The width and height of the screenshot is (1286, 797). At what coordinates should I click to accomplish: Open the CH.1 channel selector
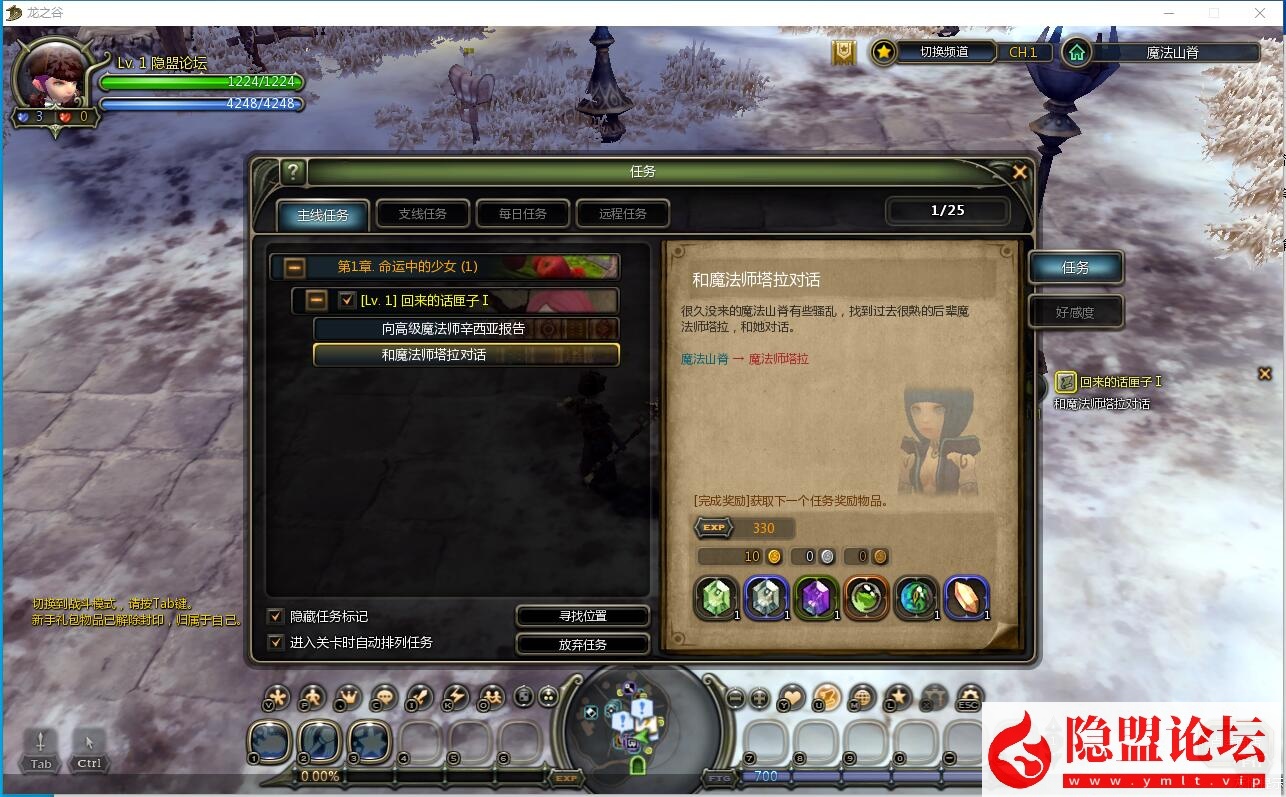tap(1023, 52)
